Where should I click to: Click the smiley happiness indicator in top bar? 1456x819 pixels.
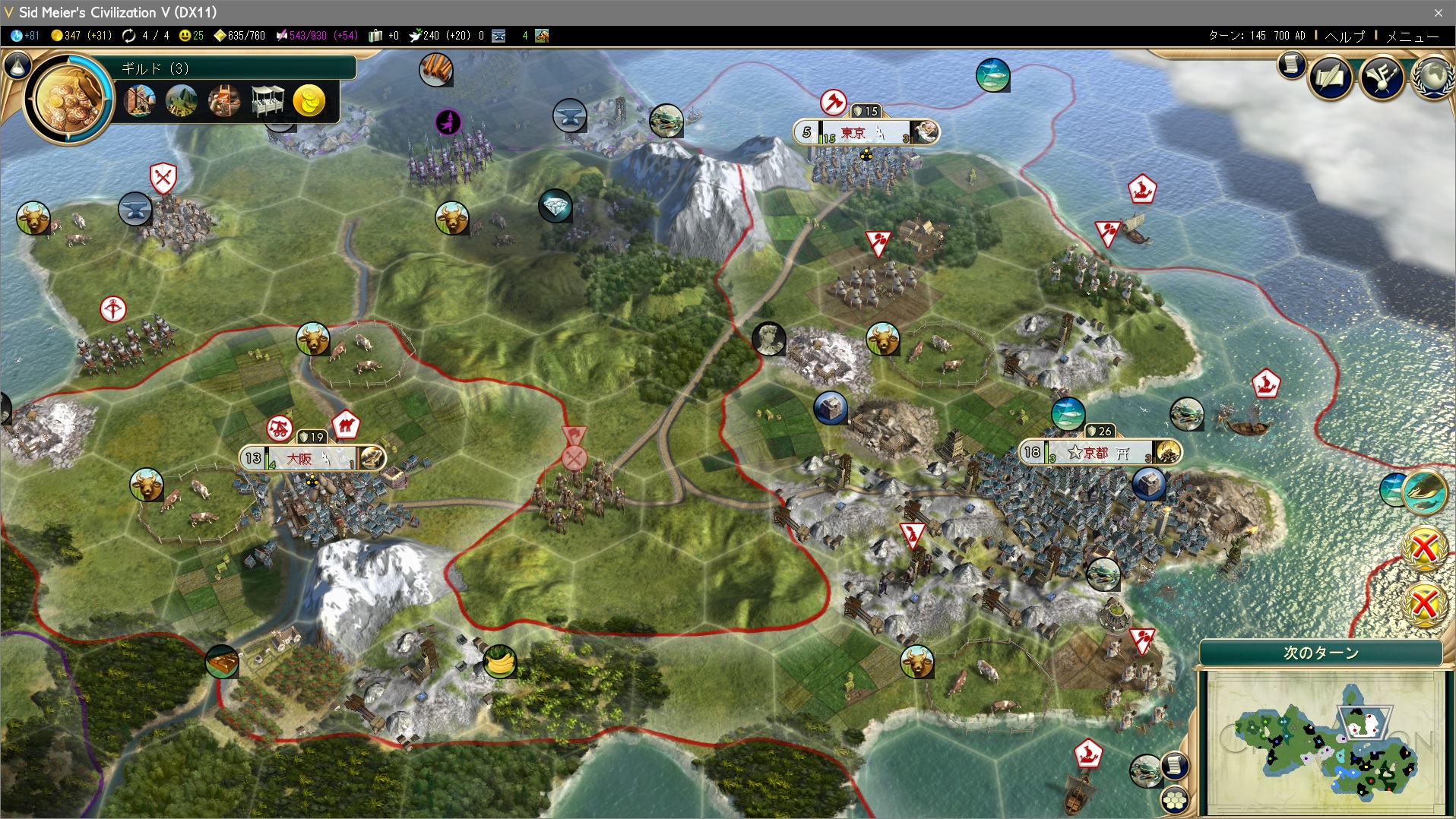pyautogui.click(x=191, y=36)
